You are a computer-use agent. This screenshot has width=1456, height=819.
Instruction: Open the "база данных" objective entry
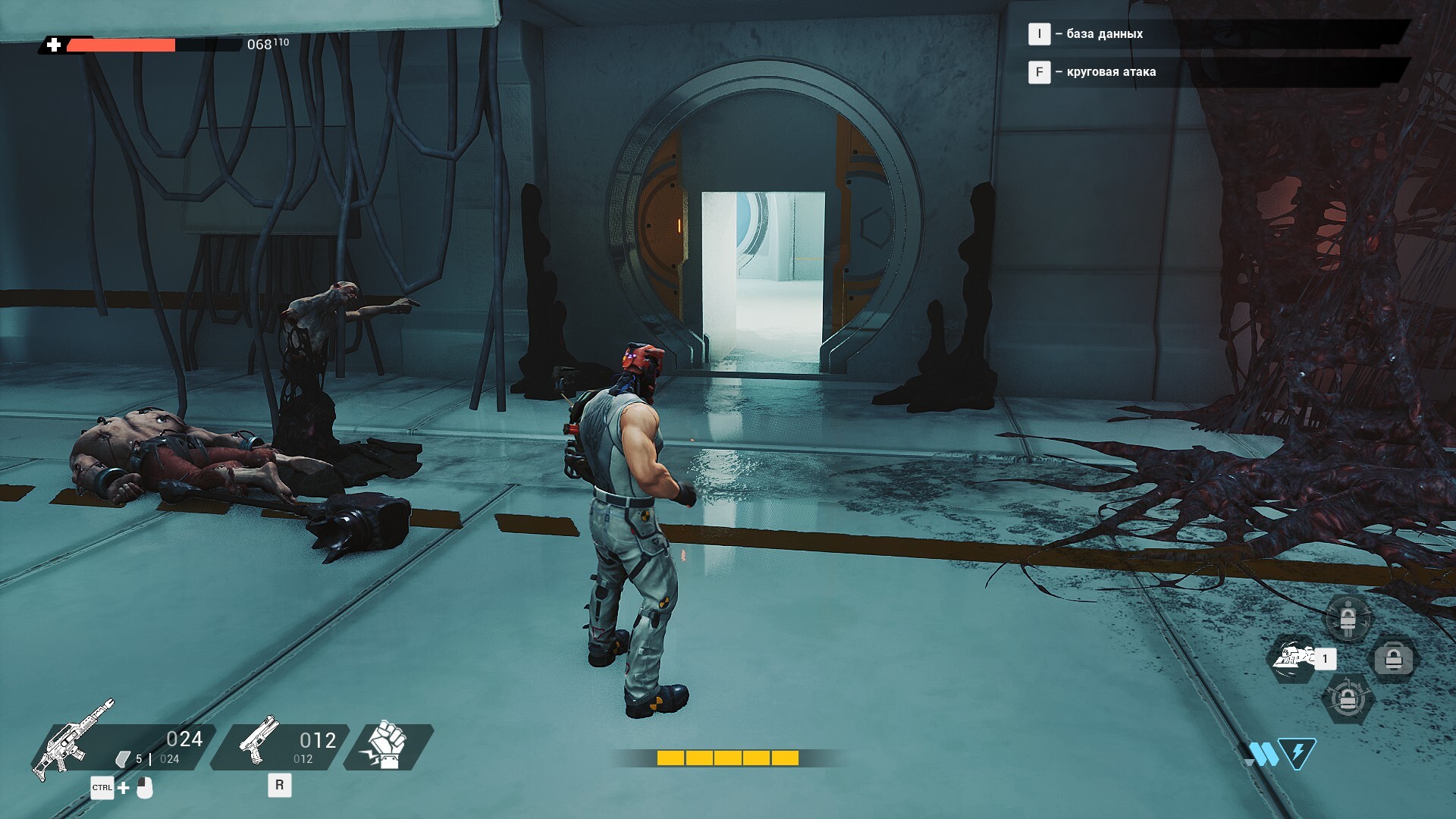(1104, 33)
